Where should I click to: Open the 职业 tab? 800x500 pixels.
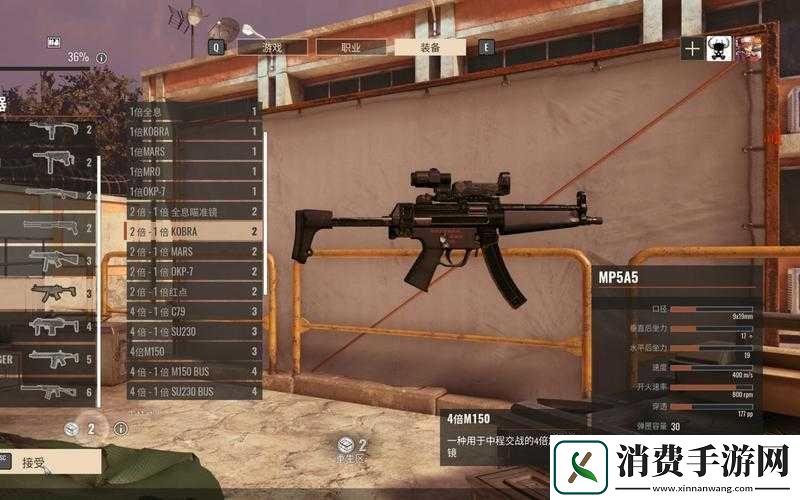click(x=351, y=46)
